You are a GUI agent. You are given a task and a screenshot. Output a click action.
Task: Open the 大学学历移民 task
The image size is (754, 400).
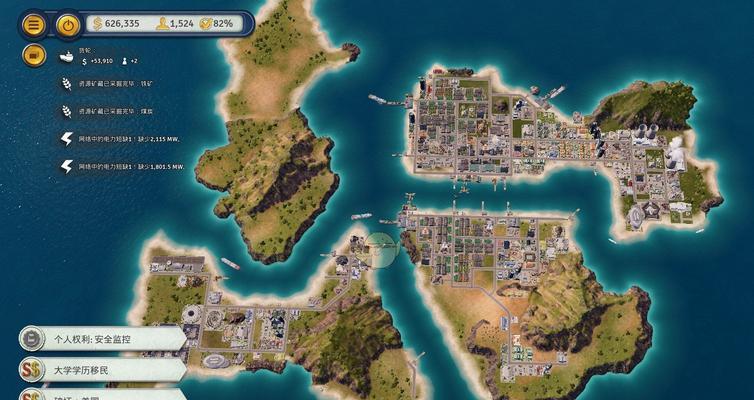(100, 370)
